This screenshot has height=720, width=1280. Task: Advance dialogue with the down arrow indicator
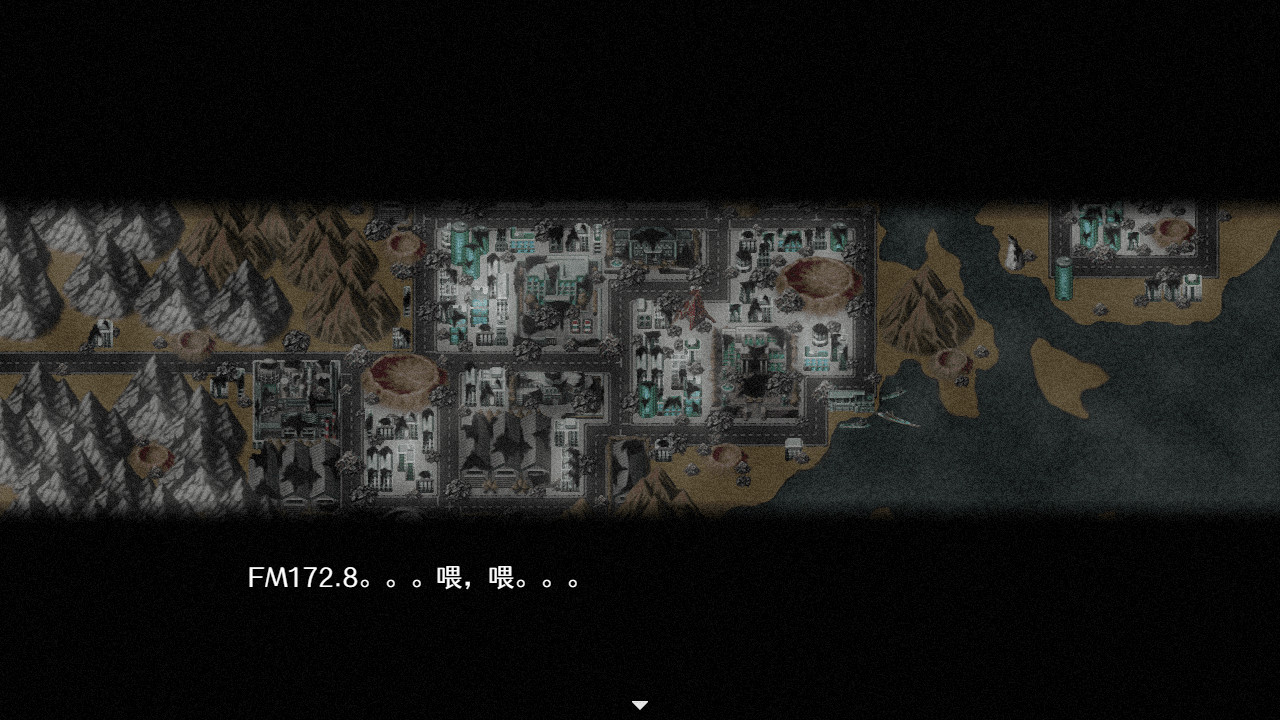639,704
